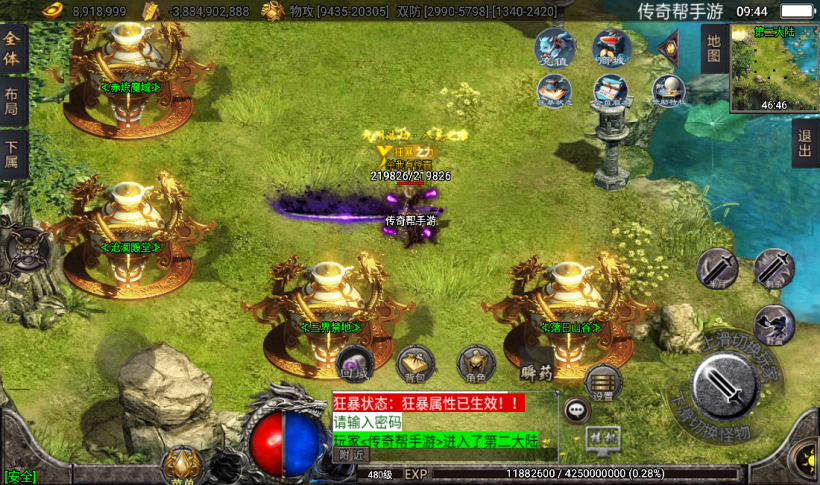This screenshot has height=485, width=820.
Task: Tap the 退出 exit button
Action: [806, 145]
